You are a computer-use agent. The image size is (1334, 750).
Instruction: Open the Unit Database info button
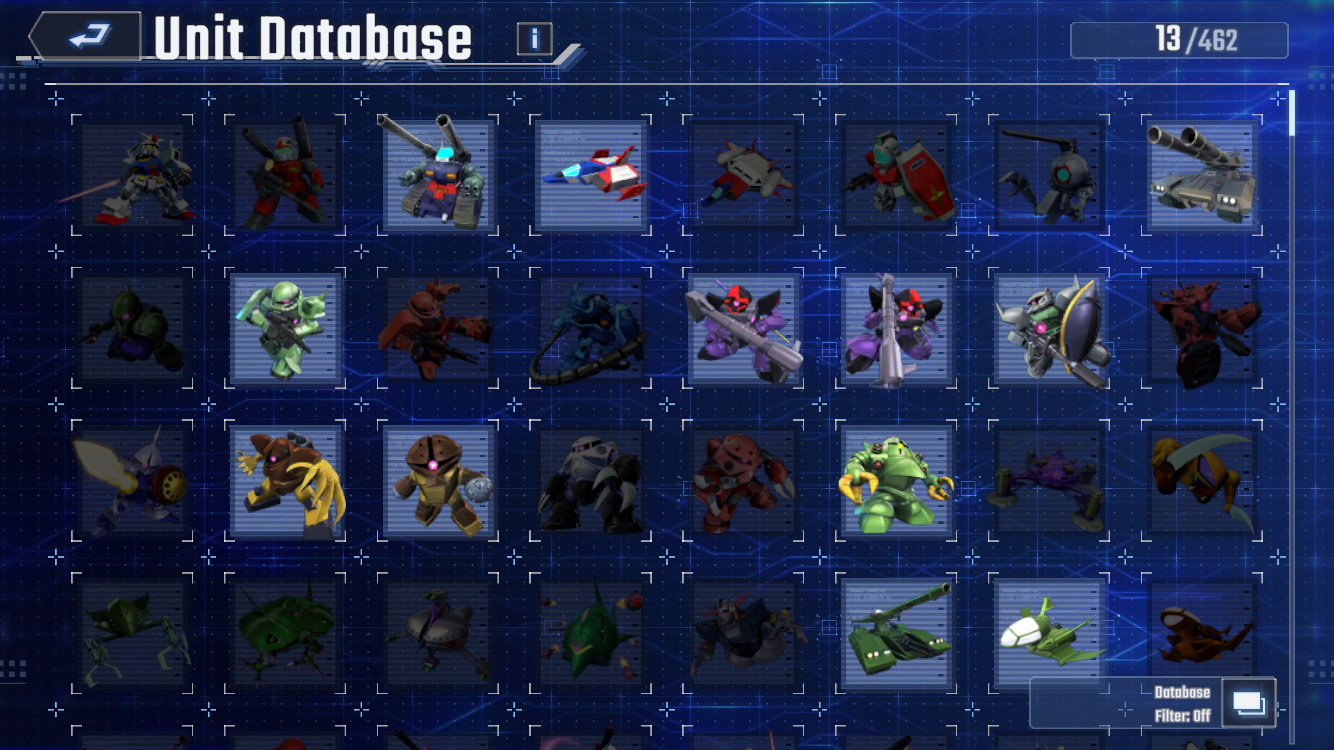tap(535, 39)
